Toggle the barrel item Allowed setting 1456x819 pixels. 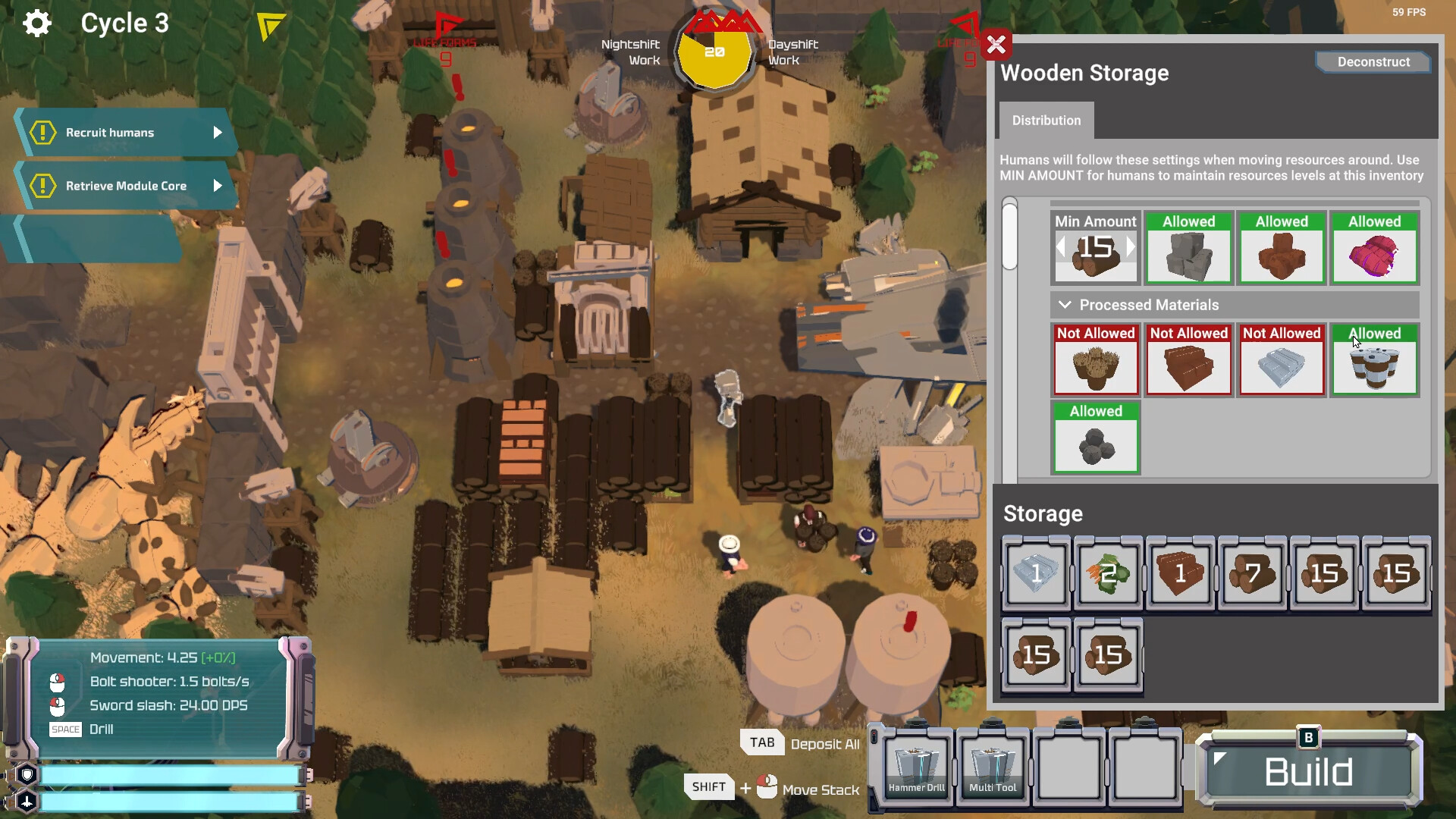tap(1375, 360)
